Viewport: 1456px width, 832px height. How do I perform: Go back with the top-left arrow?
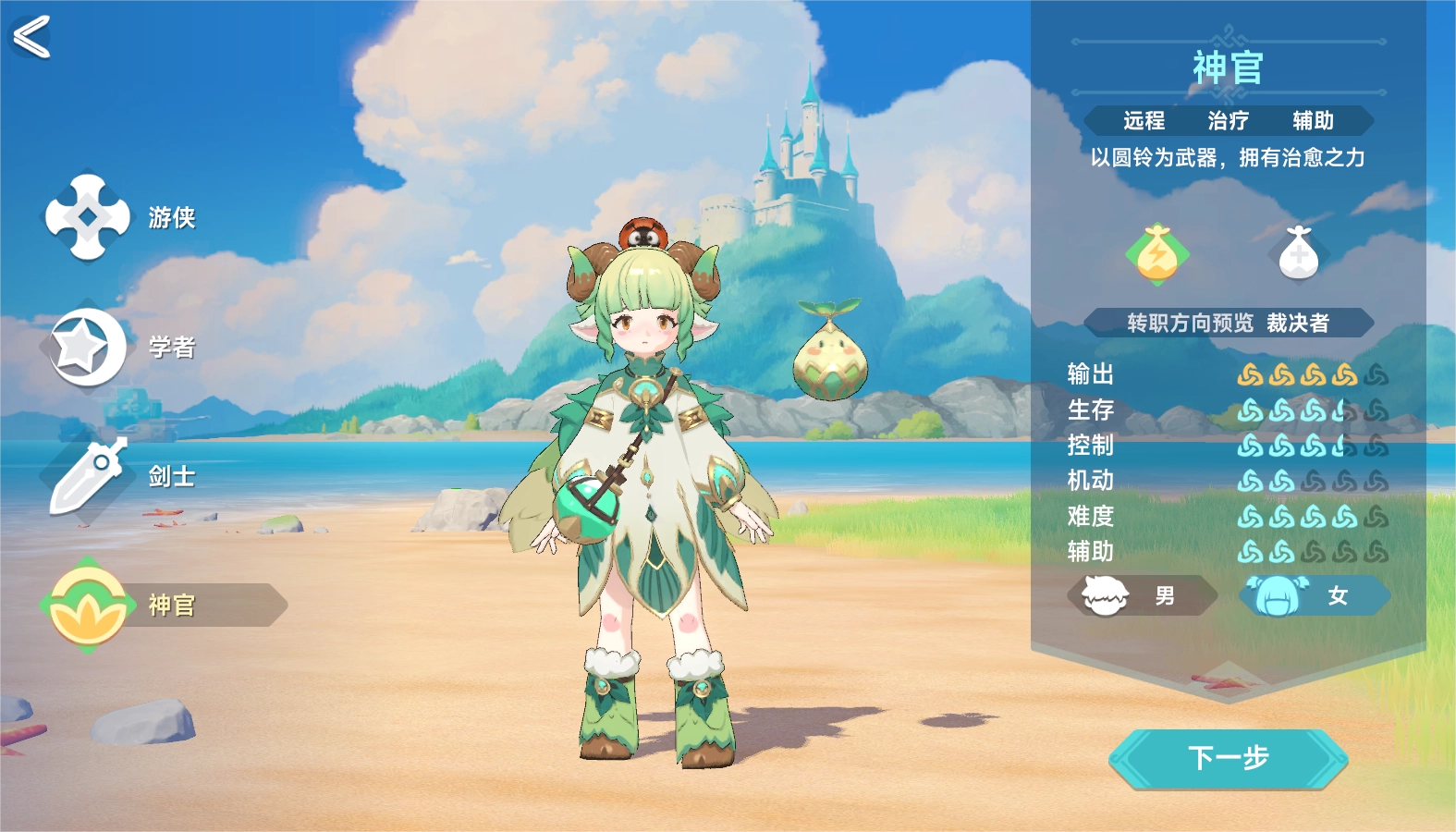31,38
